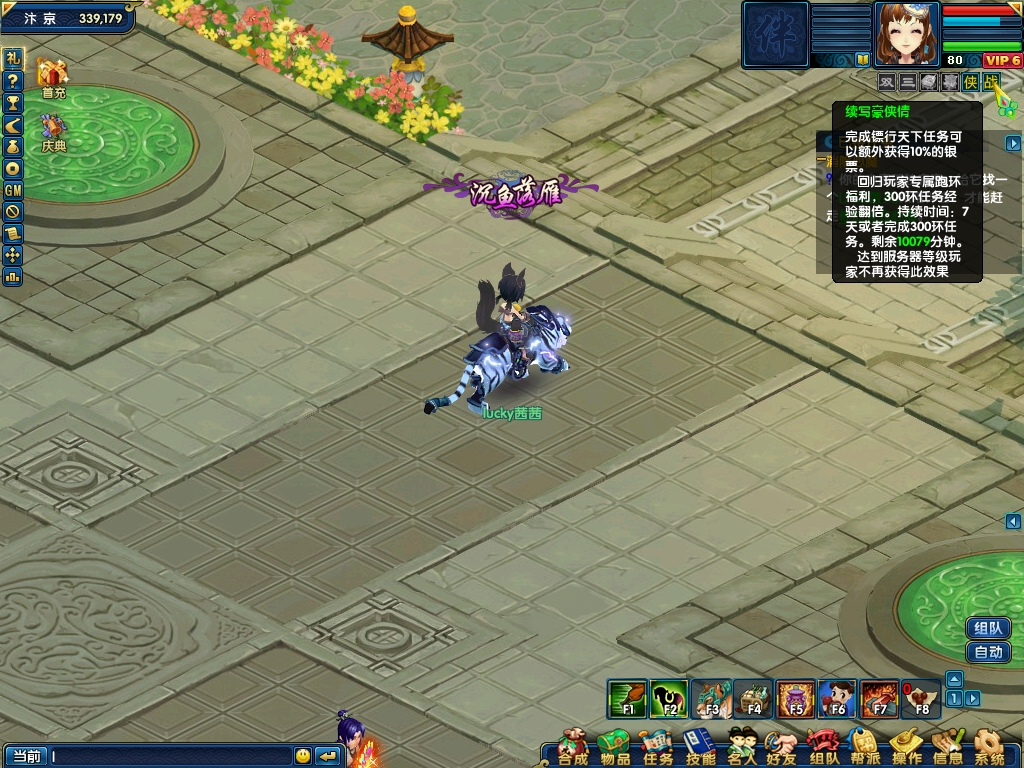Open the 物品 inventory menu
Viewport: 1024px width, 768px height.
point(615,746)
